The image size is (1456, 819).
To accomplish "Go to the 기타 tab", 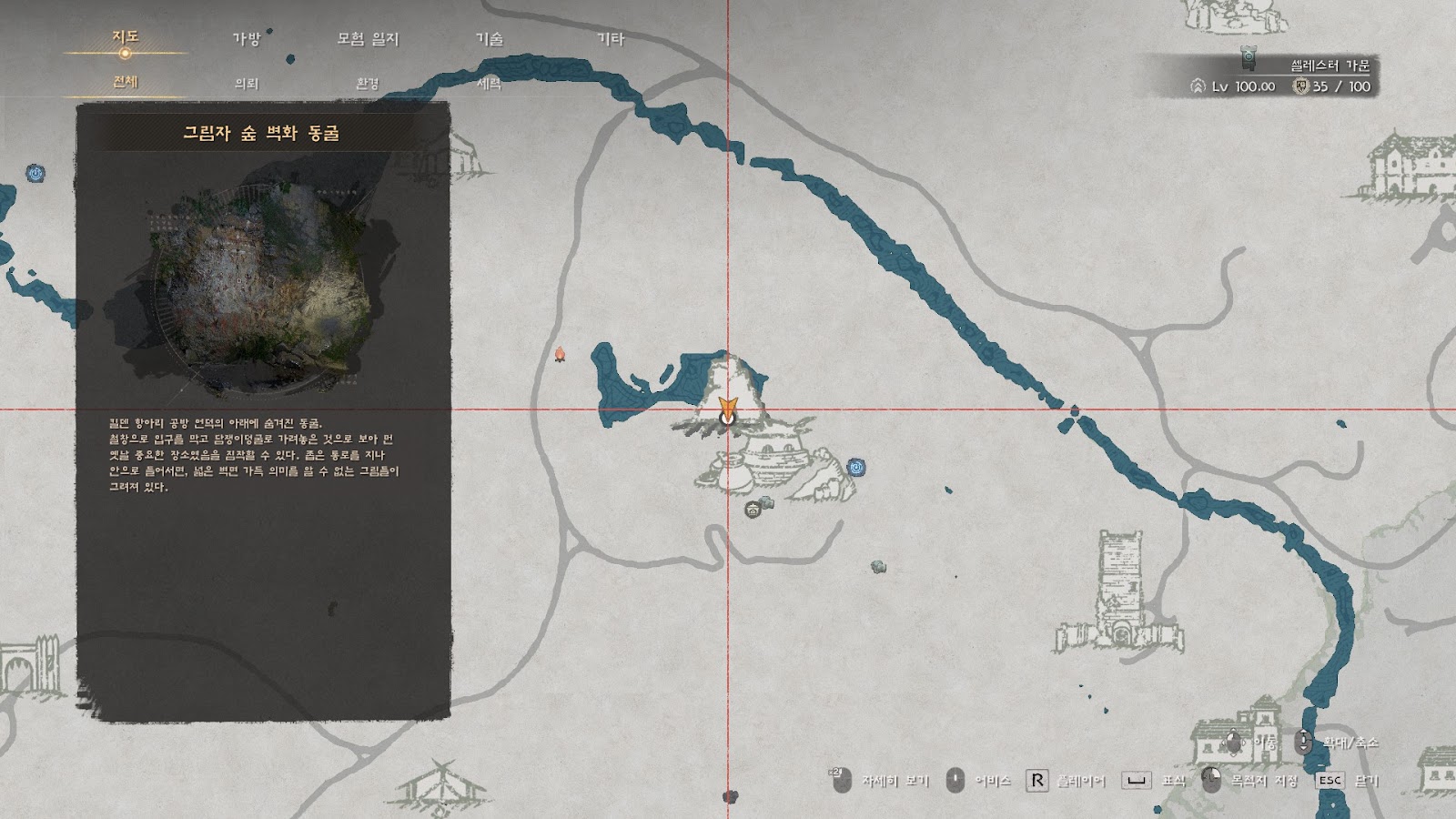I will (x=611, y=38).
